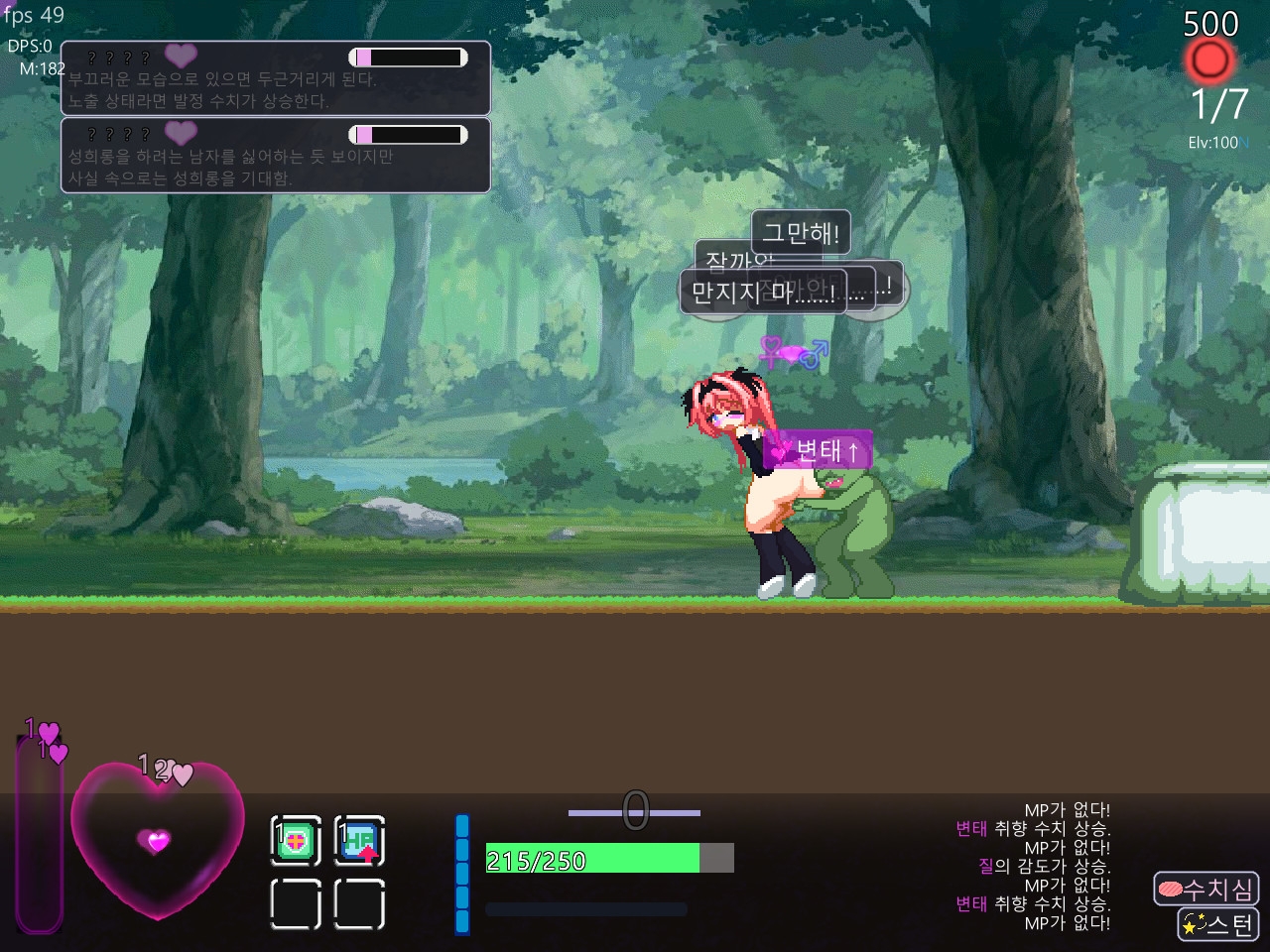Click the 수치심 status button
The width and height of the screenshot is (1270, 952).
tap(1206, 889)
